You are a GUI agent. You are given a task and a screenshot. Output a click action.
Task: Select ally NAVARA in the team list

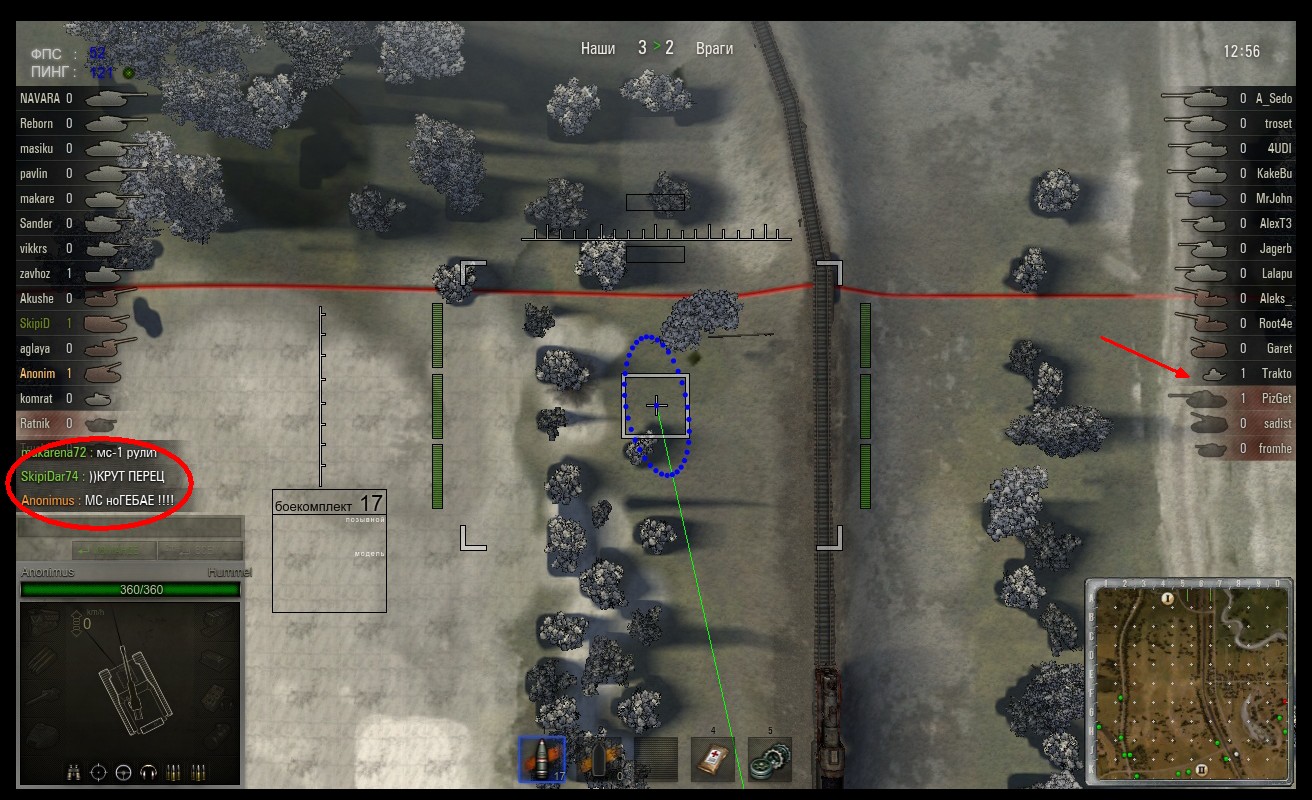click(40, 99)
